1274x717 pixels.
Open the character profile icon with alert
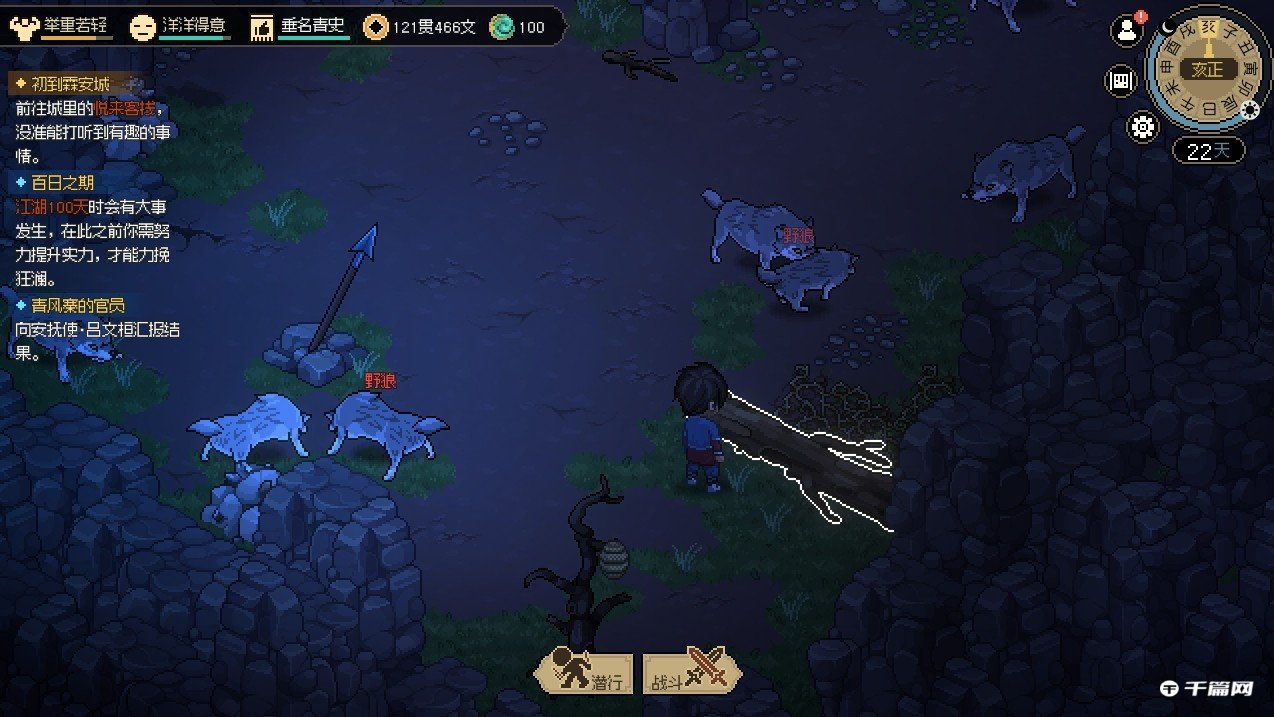click(1127, 30)
